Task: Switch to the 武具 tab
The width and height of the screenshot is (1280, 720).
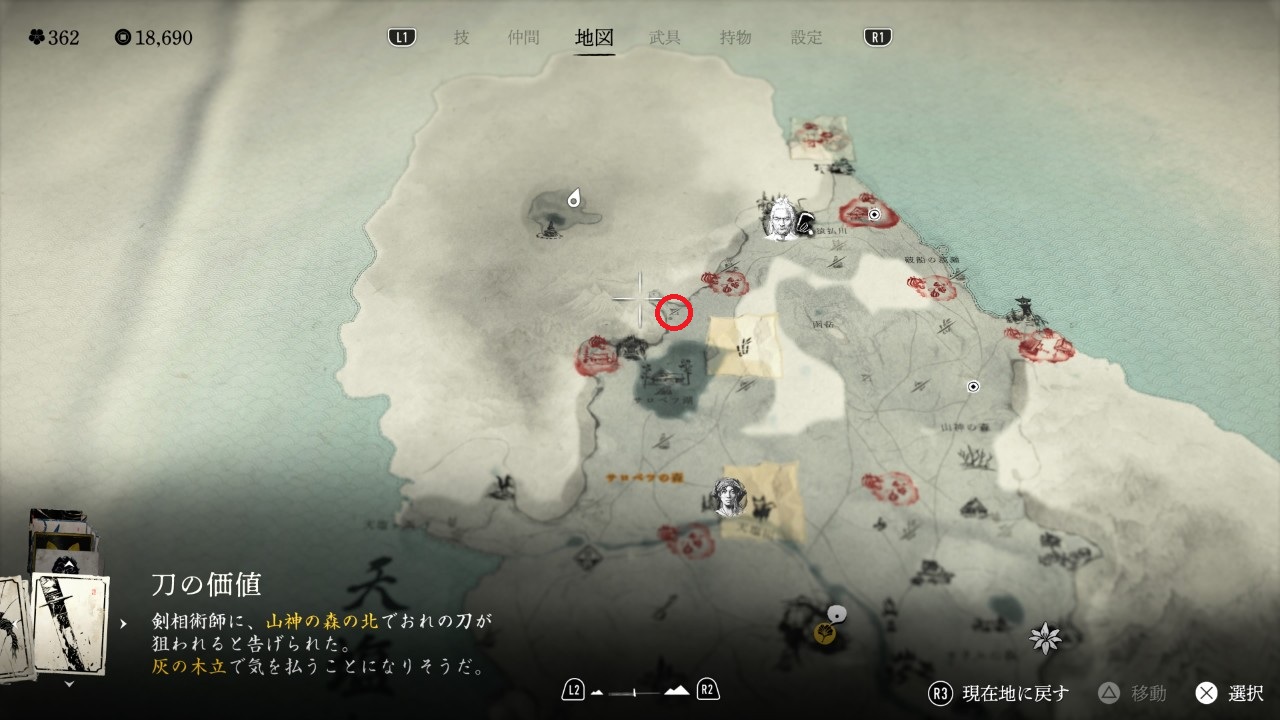Action: (x=665, y=38)
